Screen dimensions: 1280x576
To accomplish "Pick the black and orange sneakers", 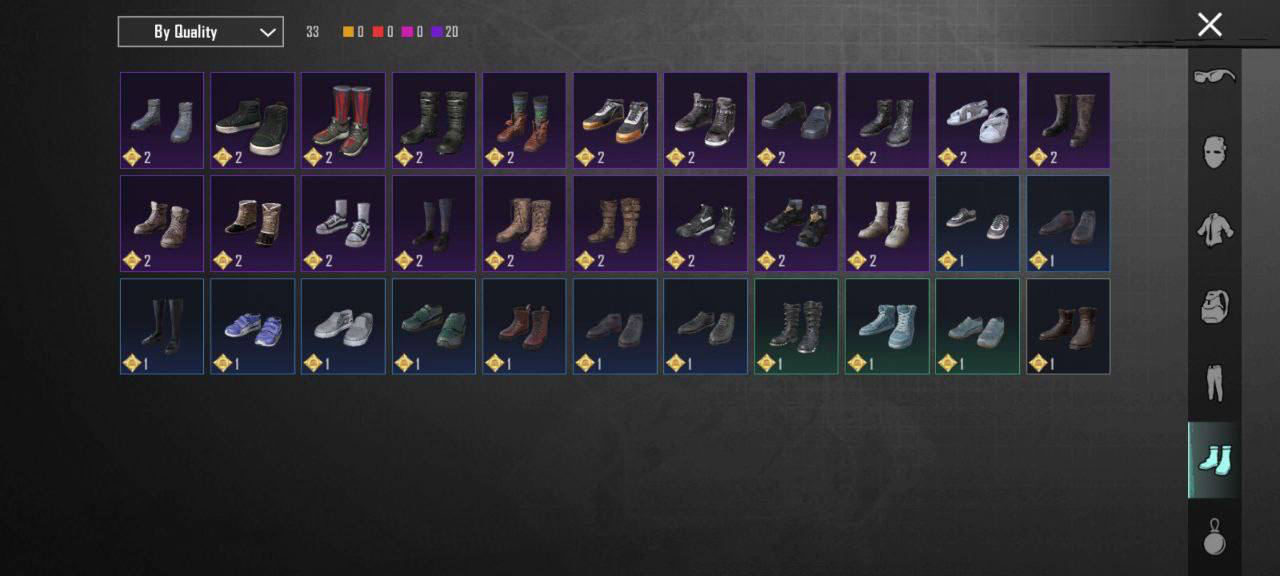I will coord(614,120).
